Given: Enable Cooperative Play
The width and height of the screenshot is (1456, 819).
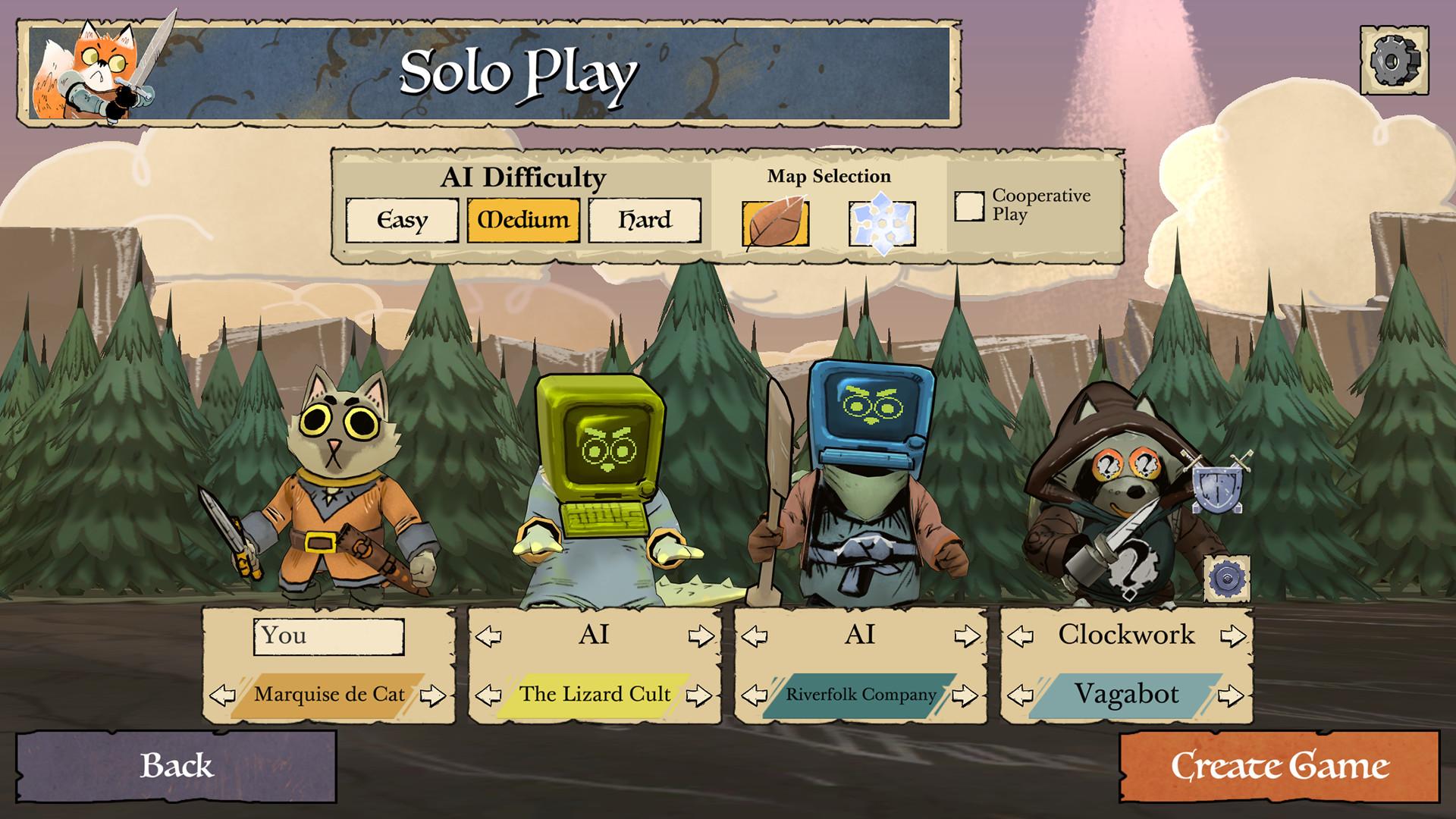Looking at the screenshot, I should (968, 205).
